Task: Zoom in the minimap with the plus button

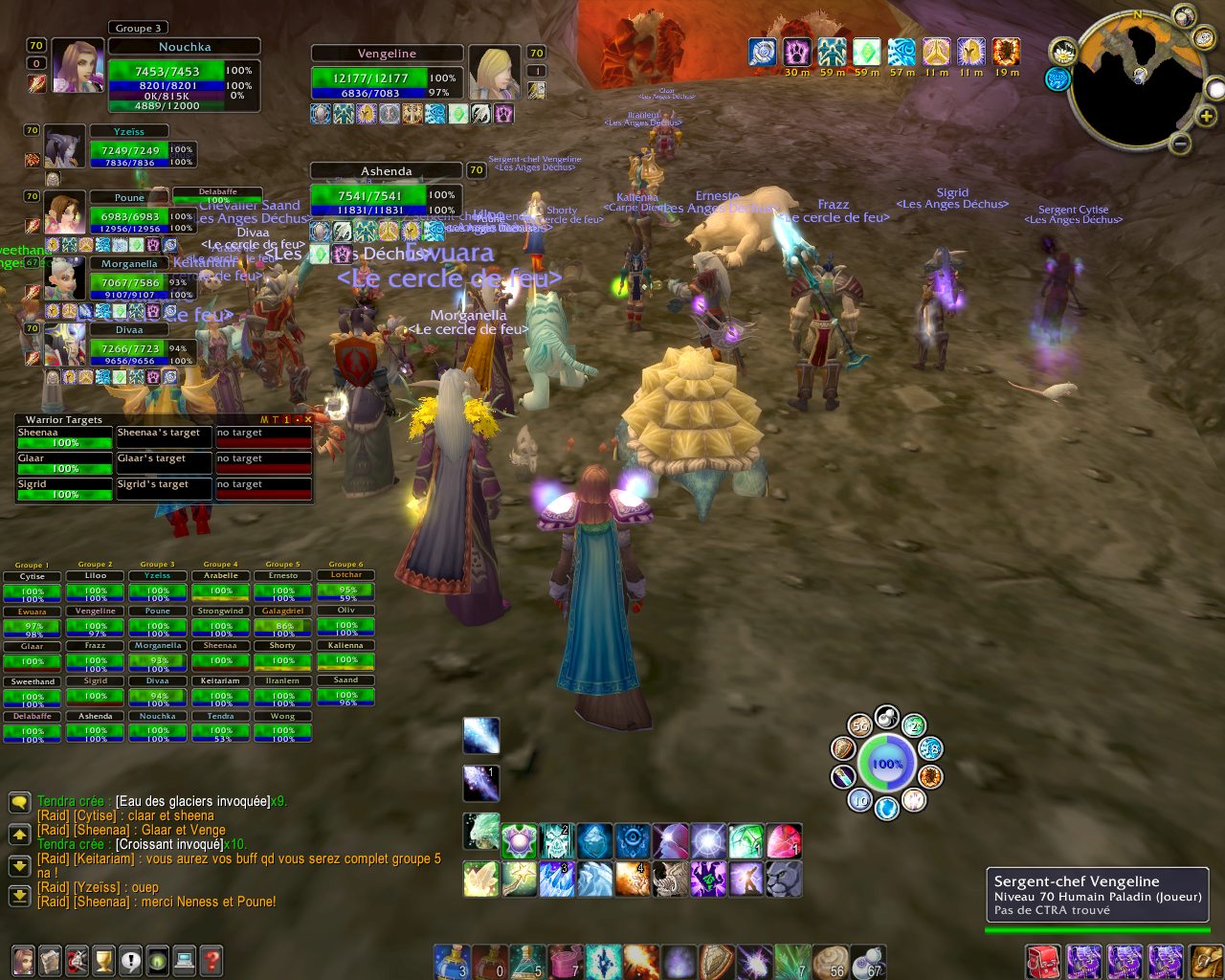Action: coord(1208,117)
